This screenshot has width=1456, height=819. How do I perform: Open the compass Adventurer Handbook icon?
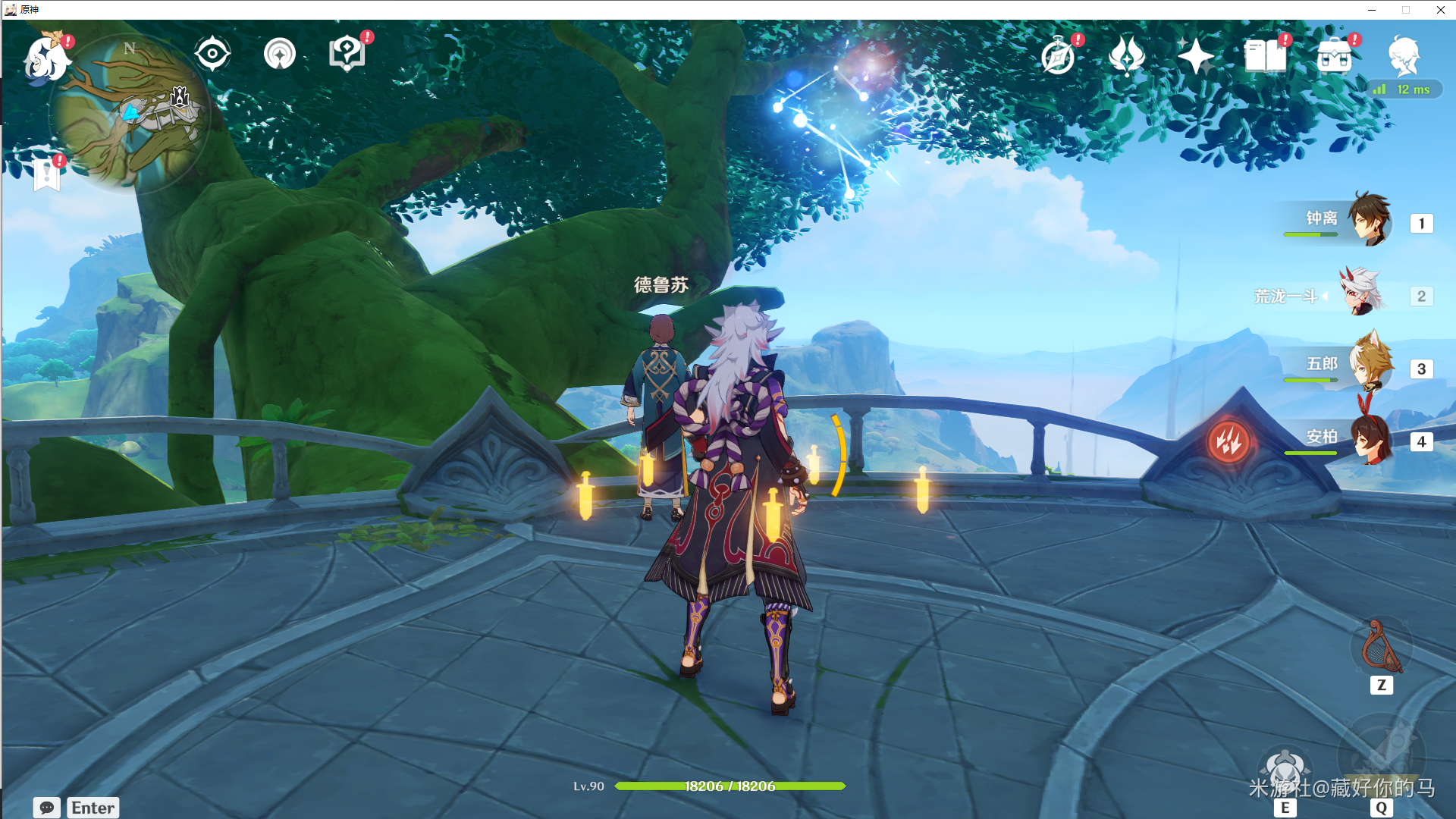tap(1058, 56)
